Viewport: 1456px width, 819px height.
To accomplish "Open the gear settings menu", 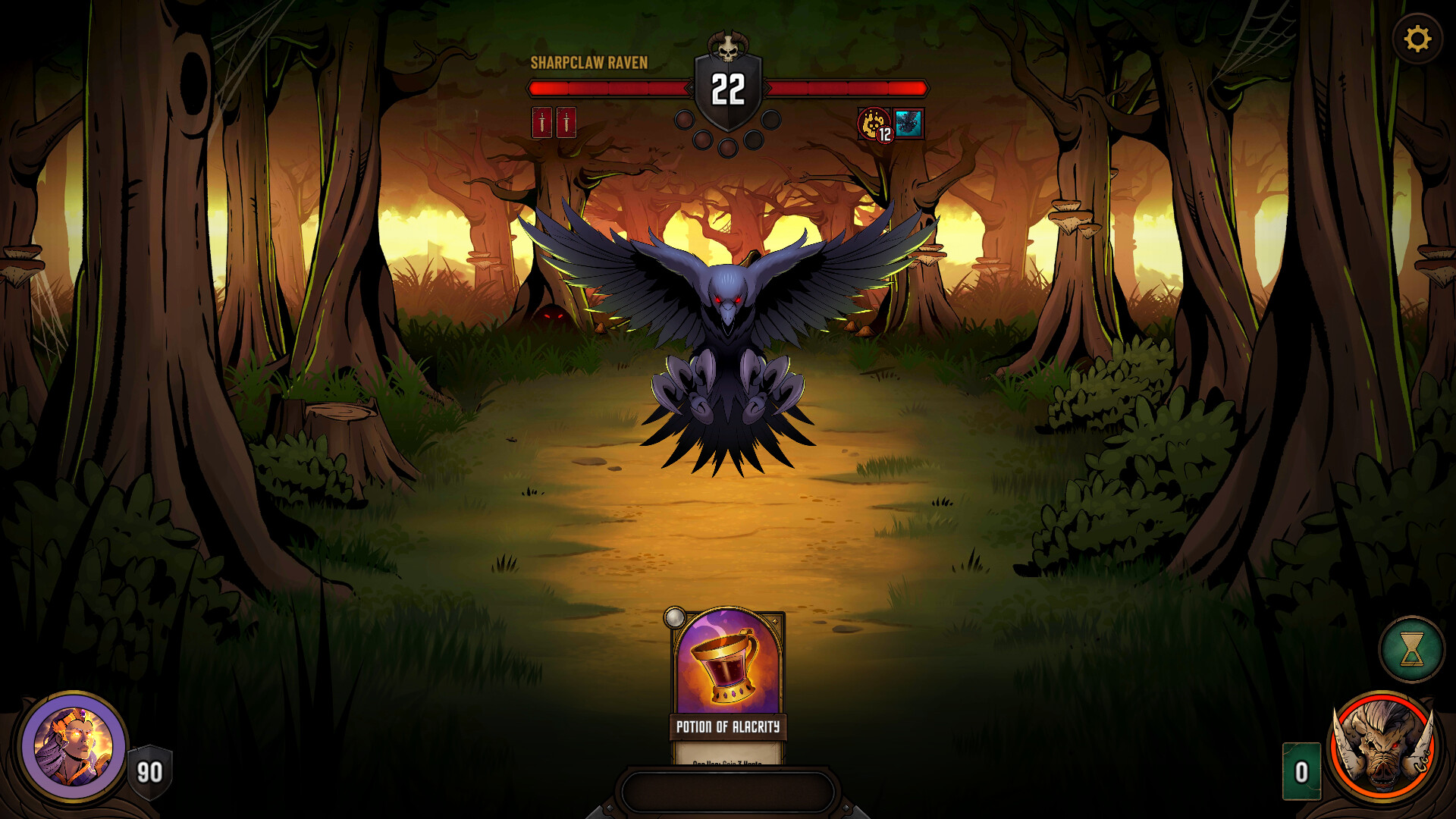I will click(x=1417, y=39).
